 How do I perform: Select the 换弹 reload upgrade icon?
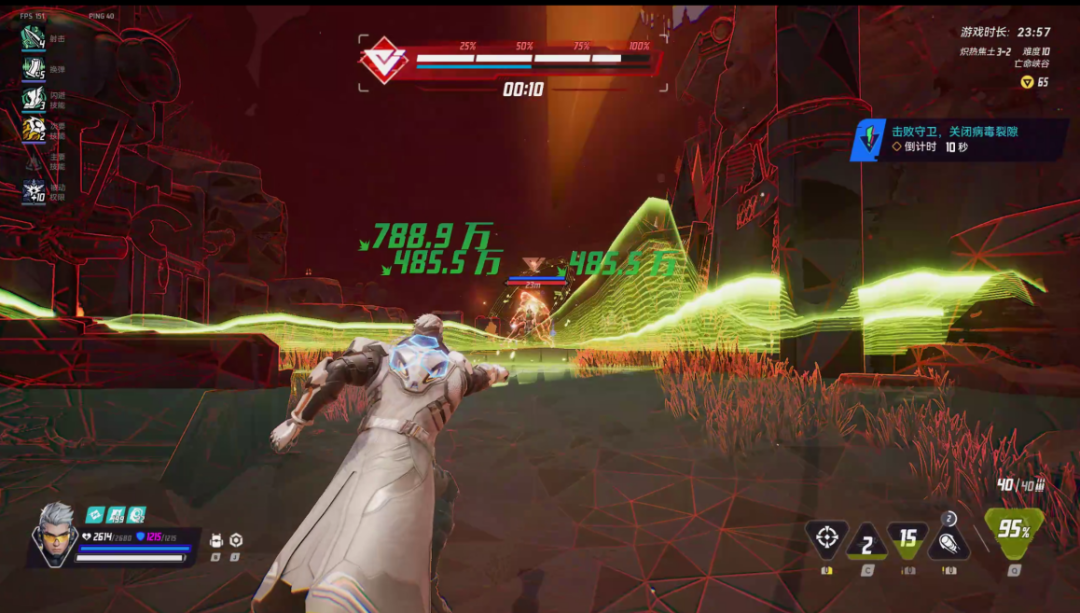pyautogui.click(x=34, y=68)
